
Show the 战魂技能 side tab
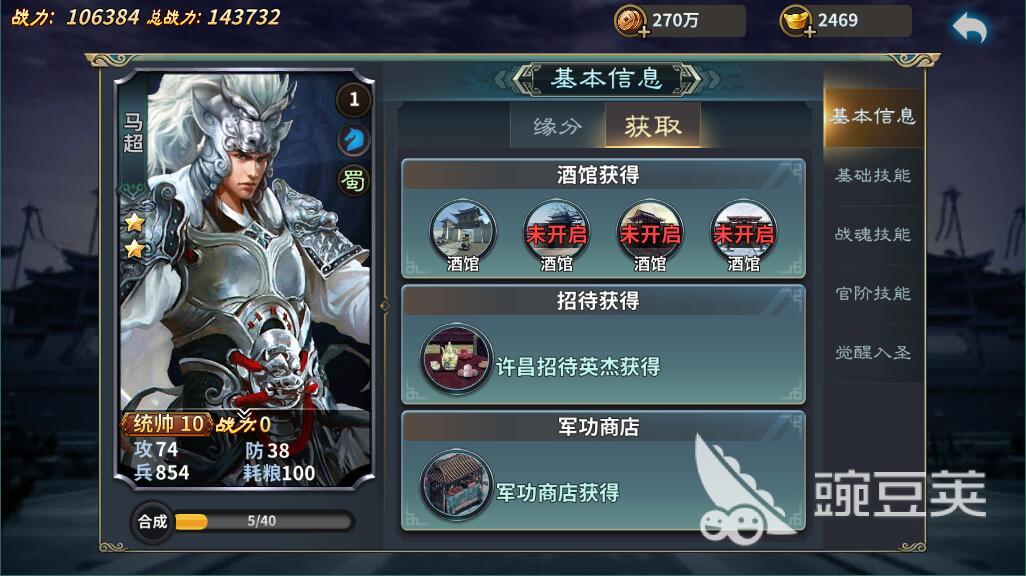pos(872,235)
